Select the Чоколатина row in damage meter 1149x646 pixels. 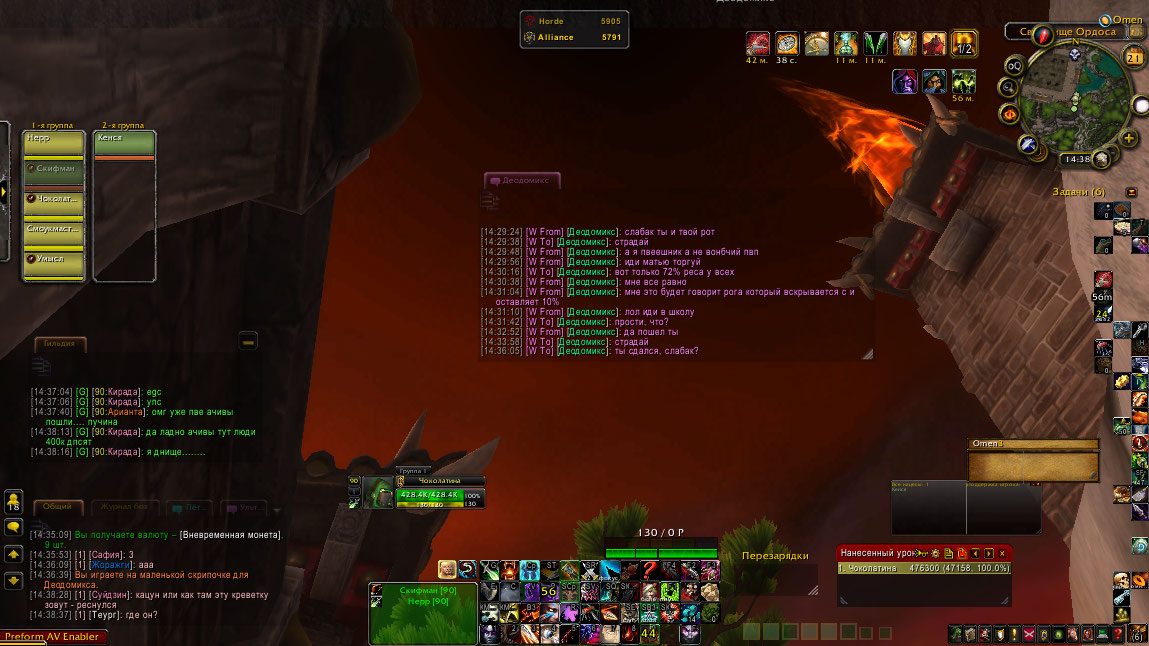pos(924,568)
